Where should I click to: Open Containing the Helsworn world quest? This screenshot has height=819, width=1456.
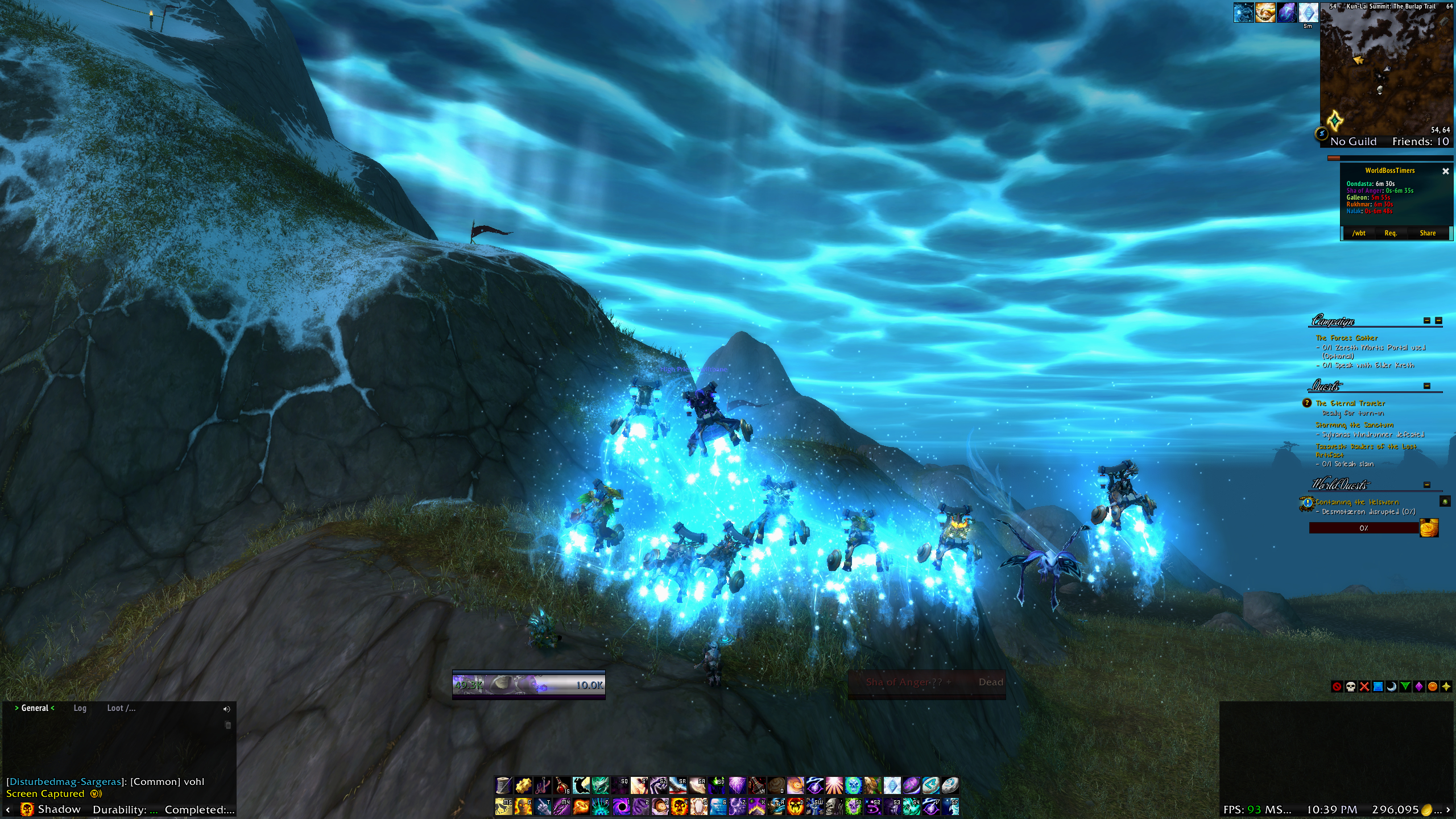click(x=1356, y=502)
